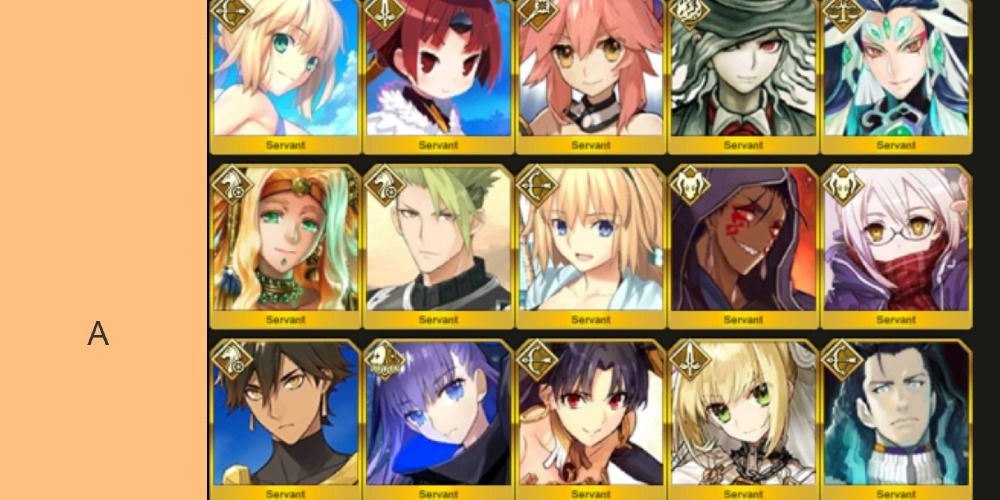Pick the dark-haired man in teal coat
The height and width of the screenshot is (500, 1000).
tap(895, 415)
